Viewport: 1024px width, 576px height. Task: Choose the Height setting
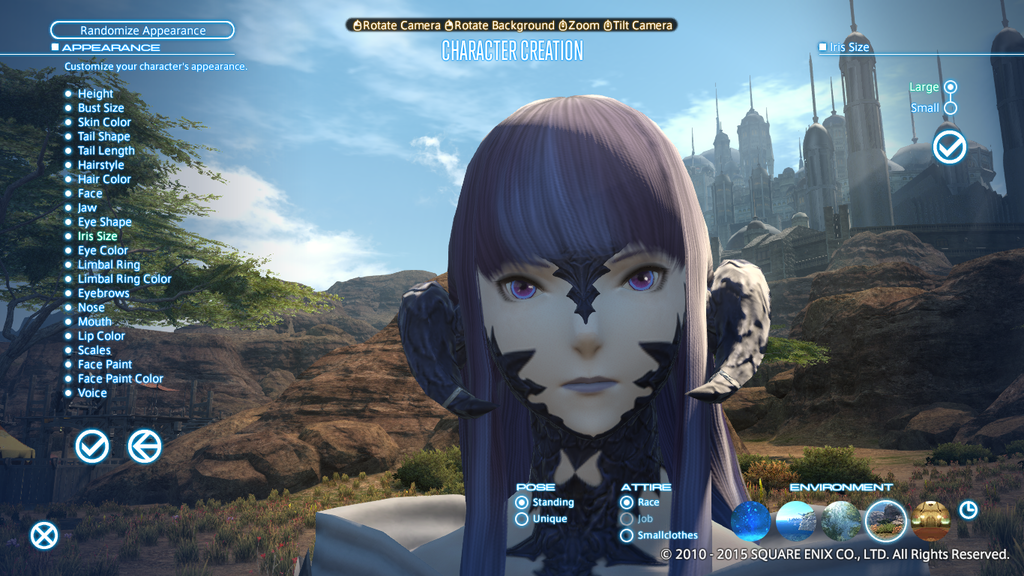[95, 94]
